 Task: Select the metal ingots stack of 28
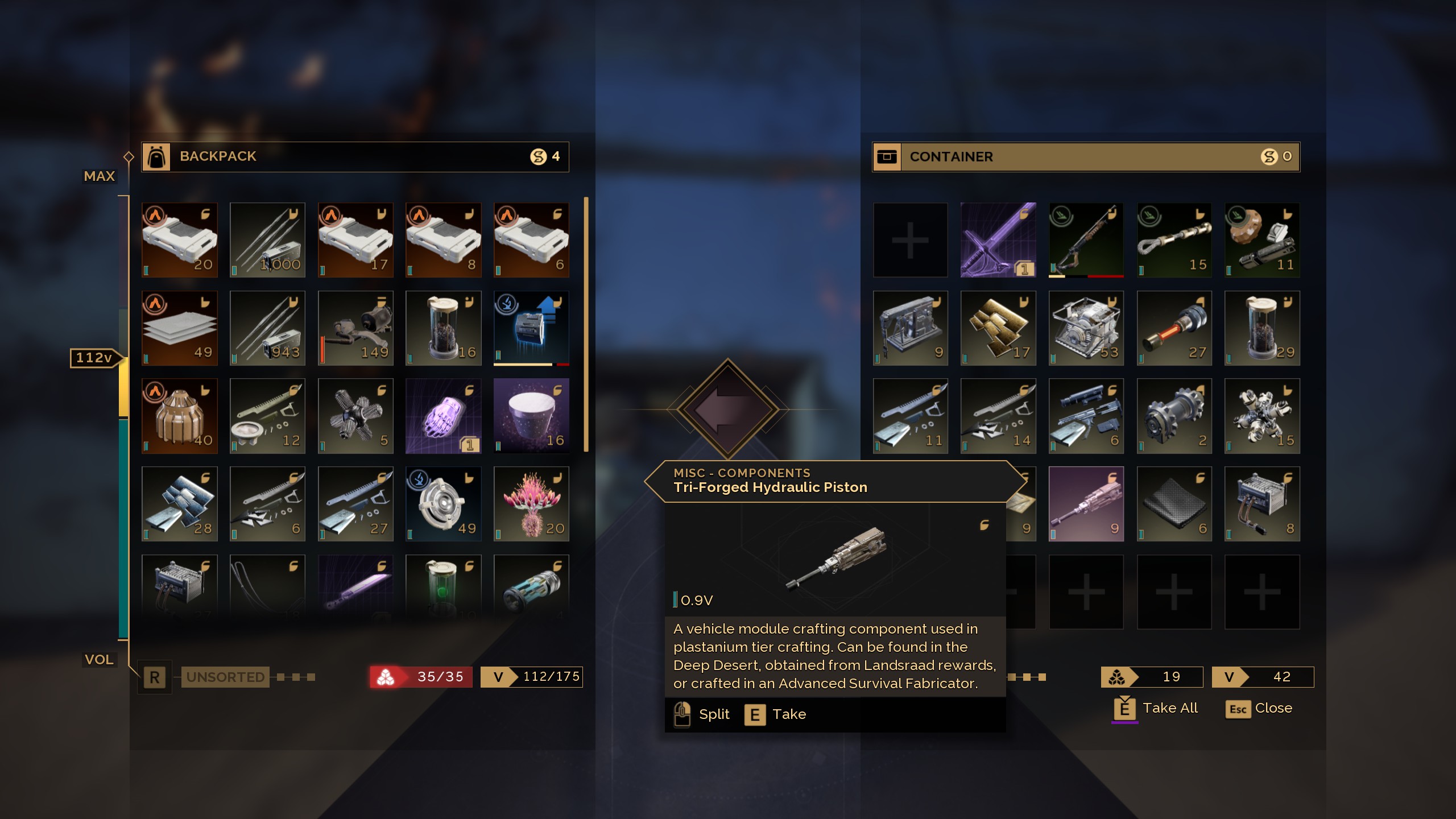(x=180, y=504)
